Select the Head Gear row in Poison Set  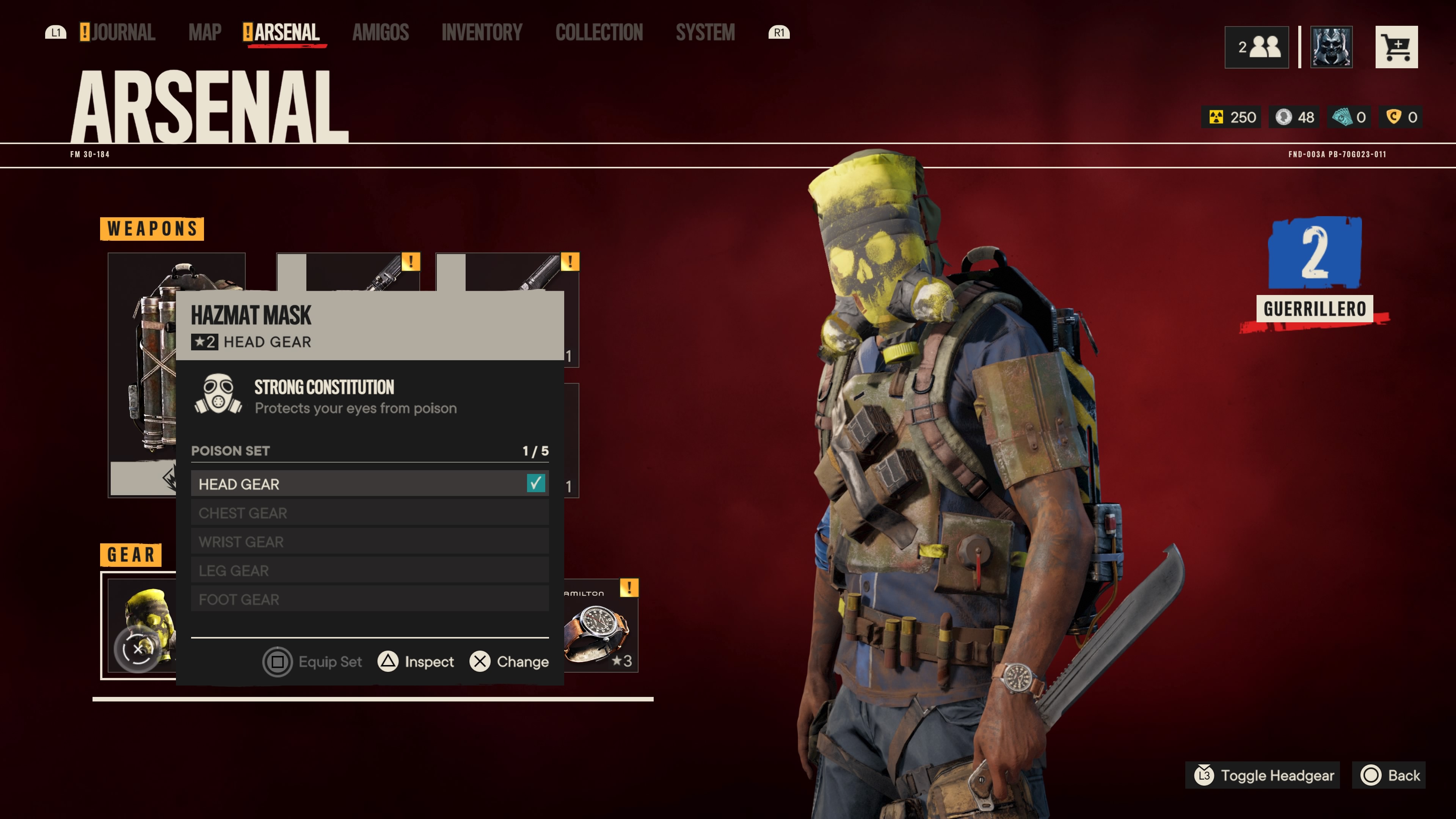coord(370,484)
